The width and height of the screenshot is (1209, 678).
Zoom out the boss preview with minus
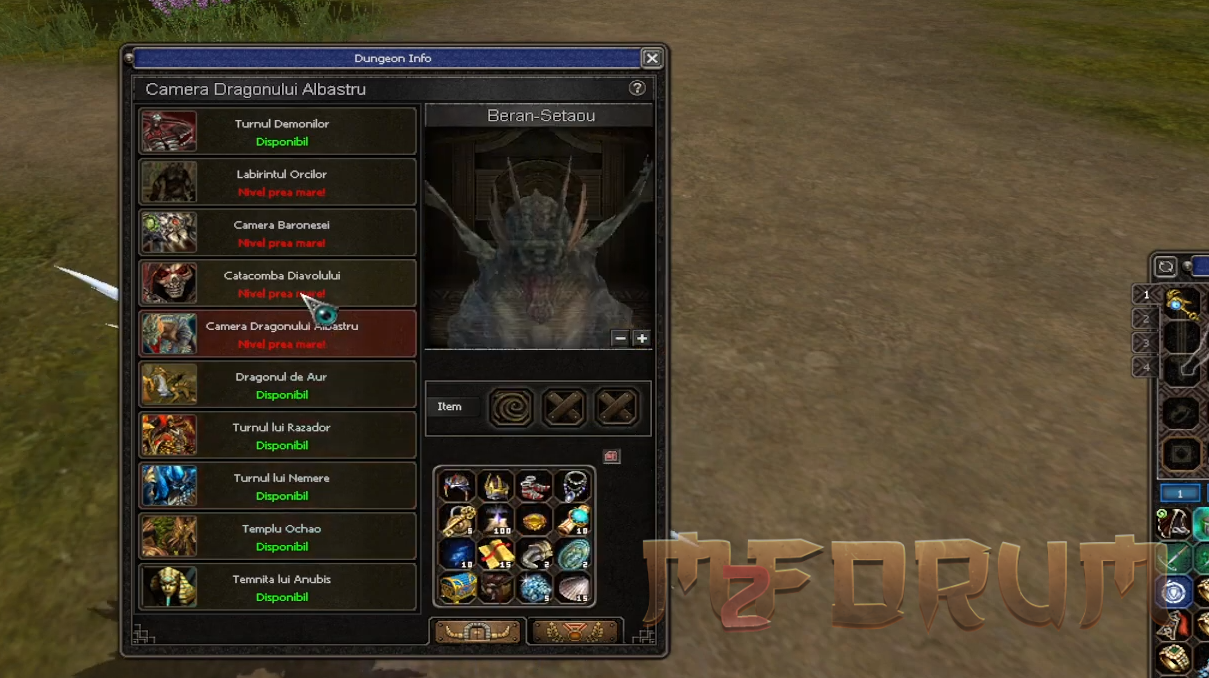click(620, 339)
